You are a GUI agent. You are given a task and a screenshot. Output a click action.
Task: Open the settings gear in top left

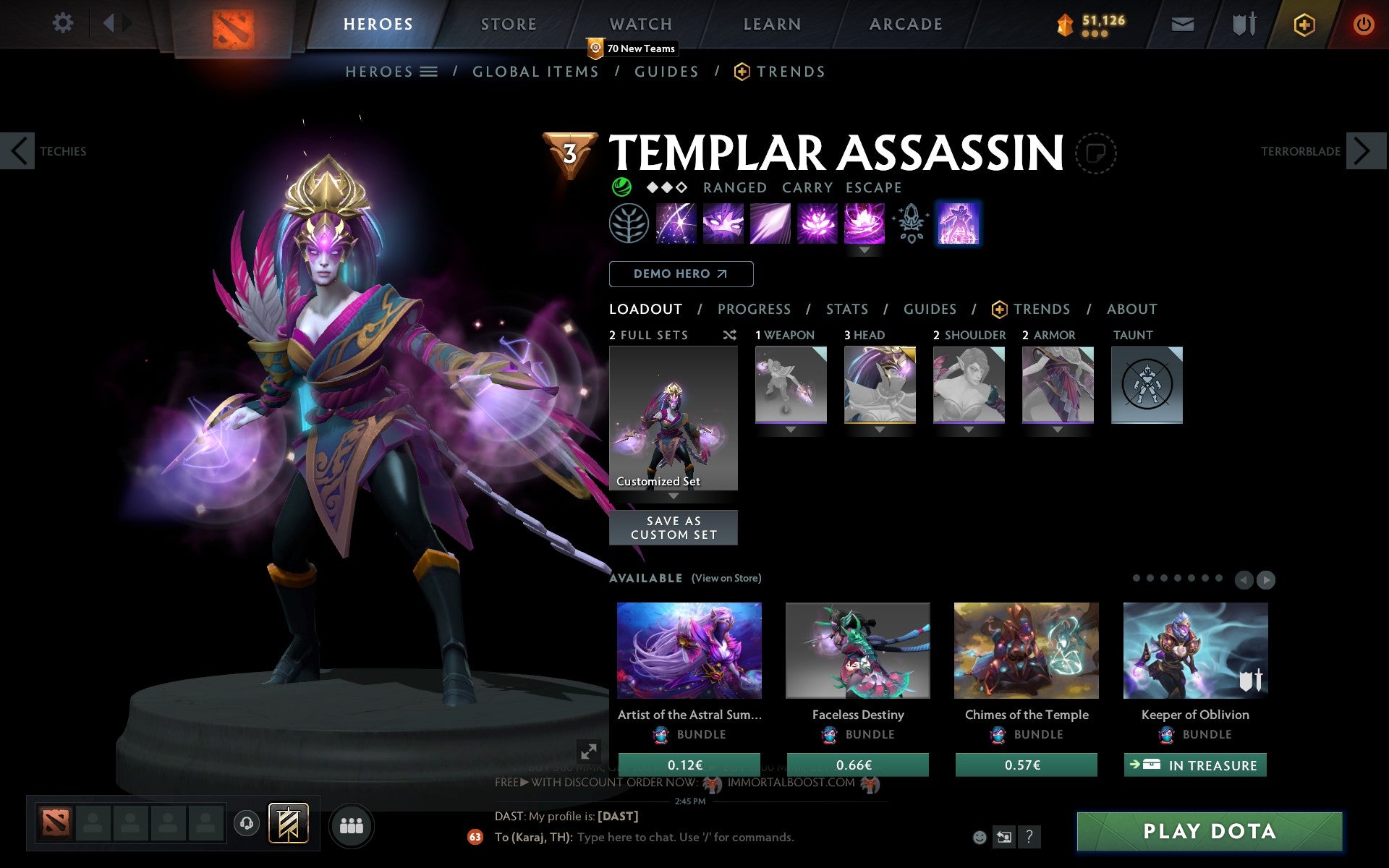(x=64, y=24)
